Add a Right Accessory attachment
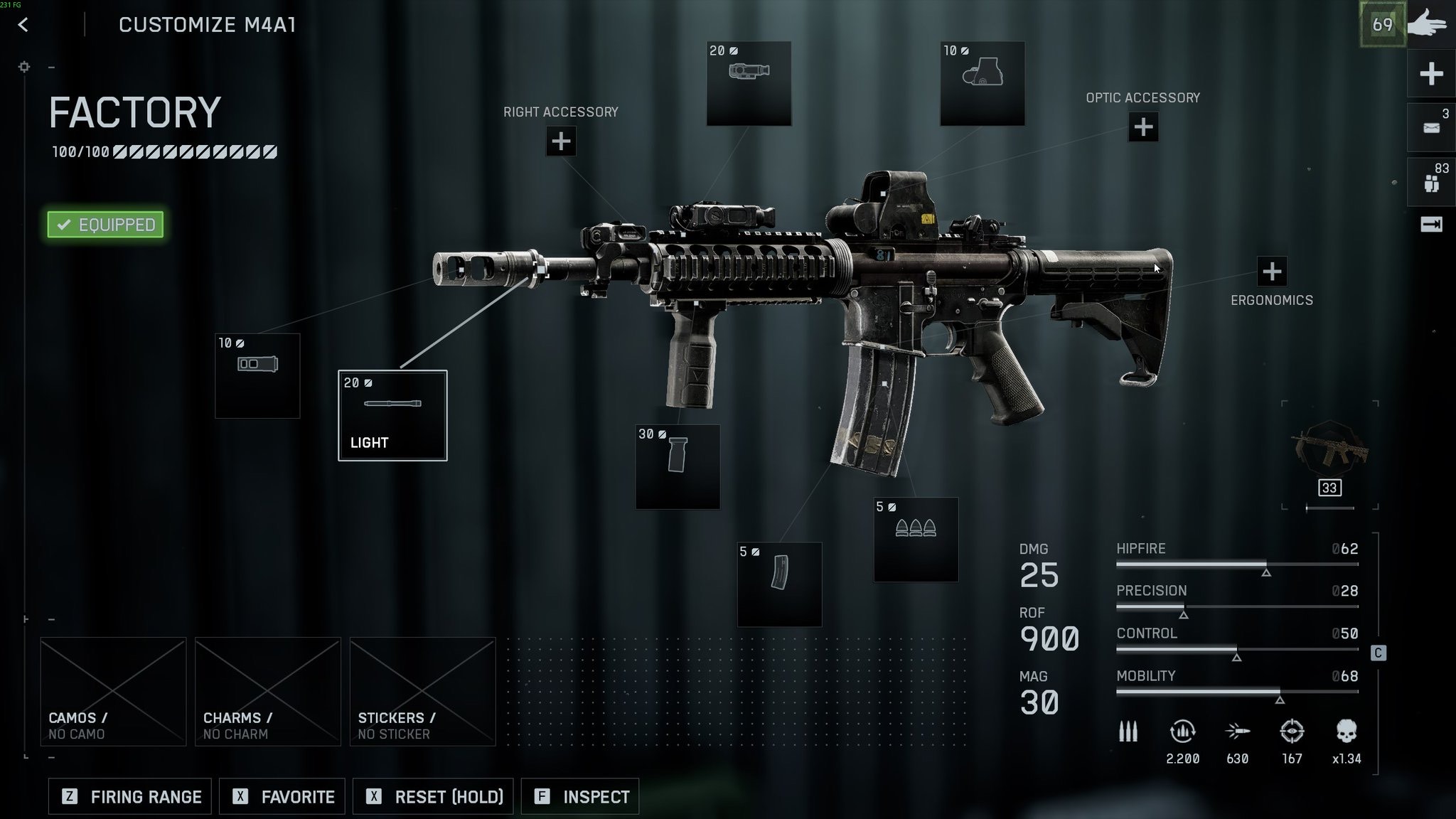1456x819 pixels. click(561, 141)
